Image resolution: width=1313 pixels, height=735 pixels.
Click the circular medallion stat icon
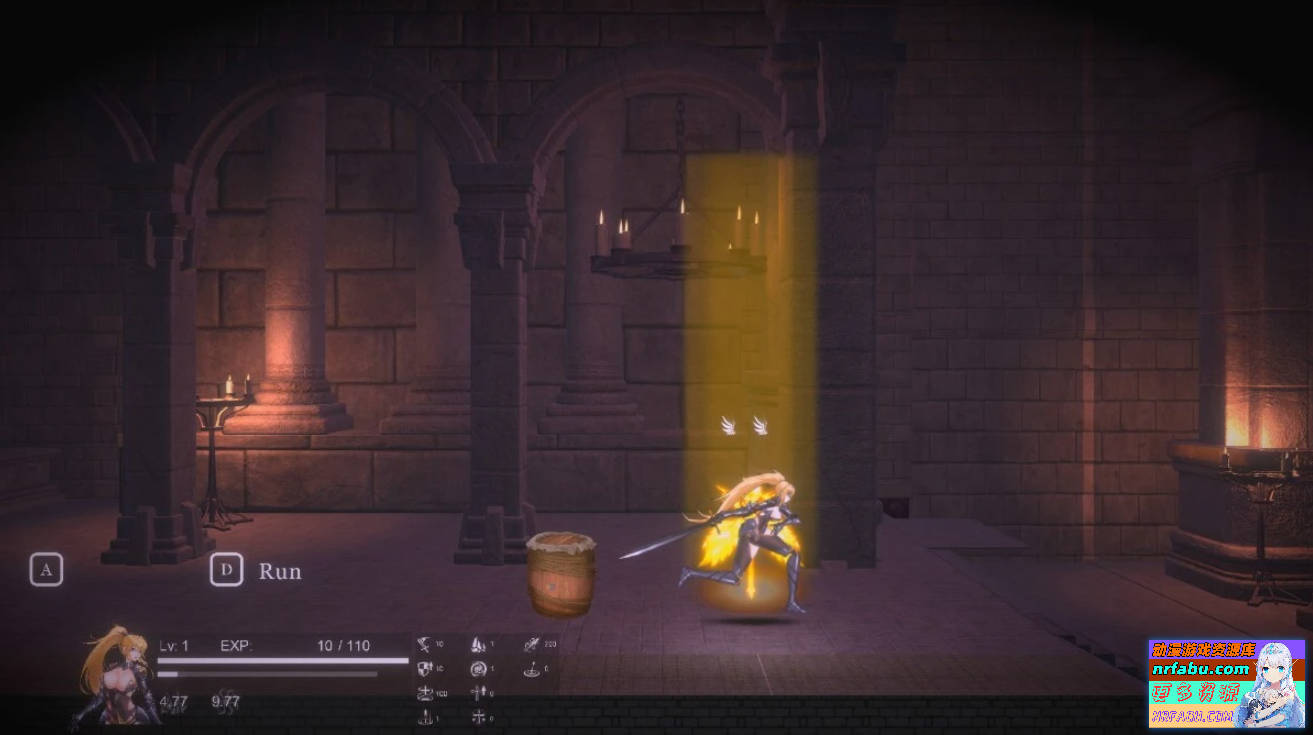(480, 669)
